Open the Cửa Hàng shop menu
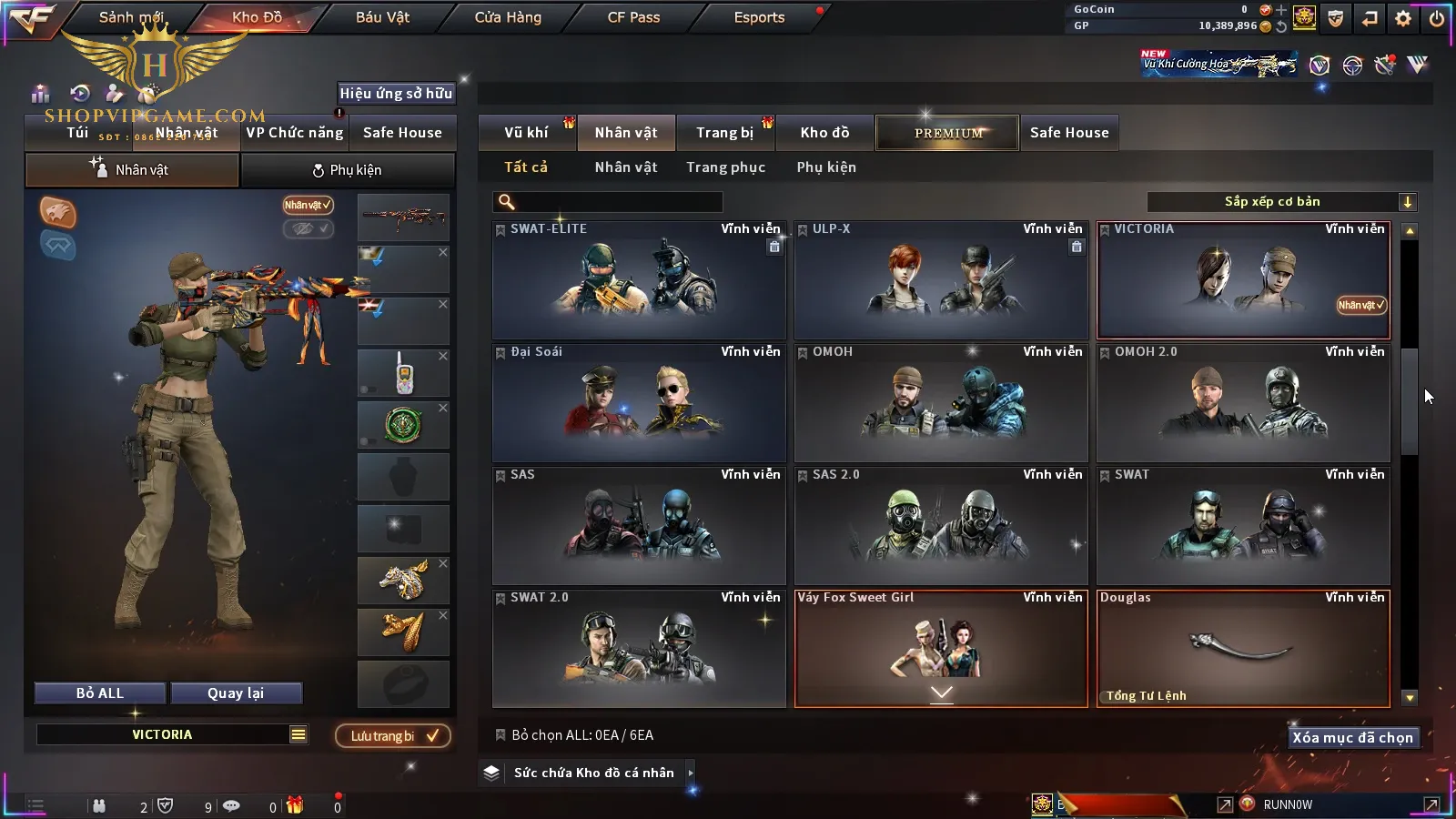This screenshot has width=1456, height=819. (x=508, y=17)
